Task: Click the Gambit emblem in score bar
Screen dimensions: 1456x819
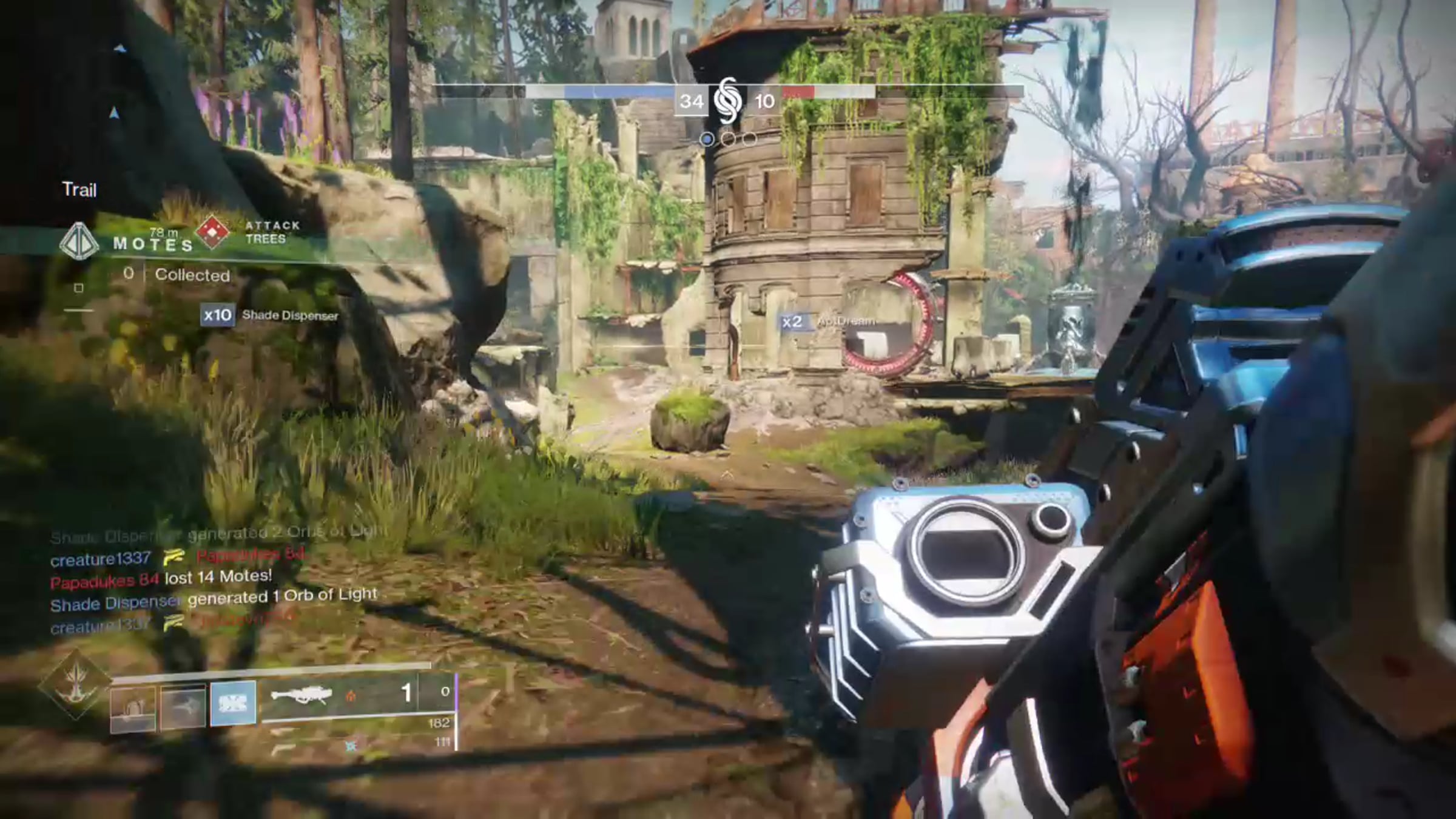Action: pyautogui.click(x=727, y=101)
